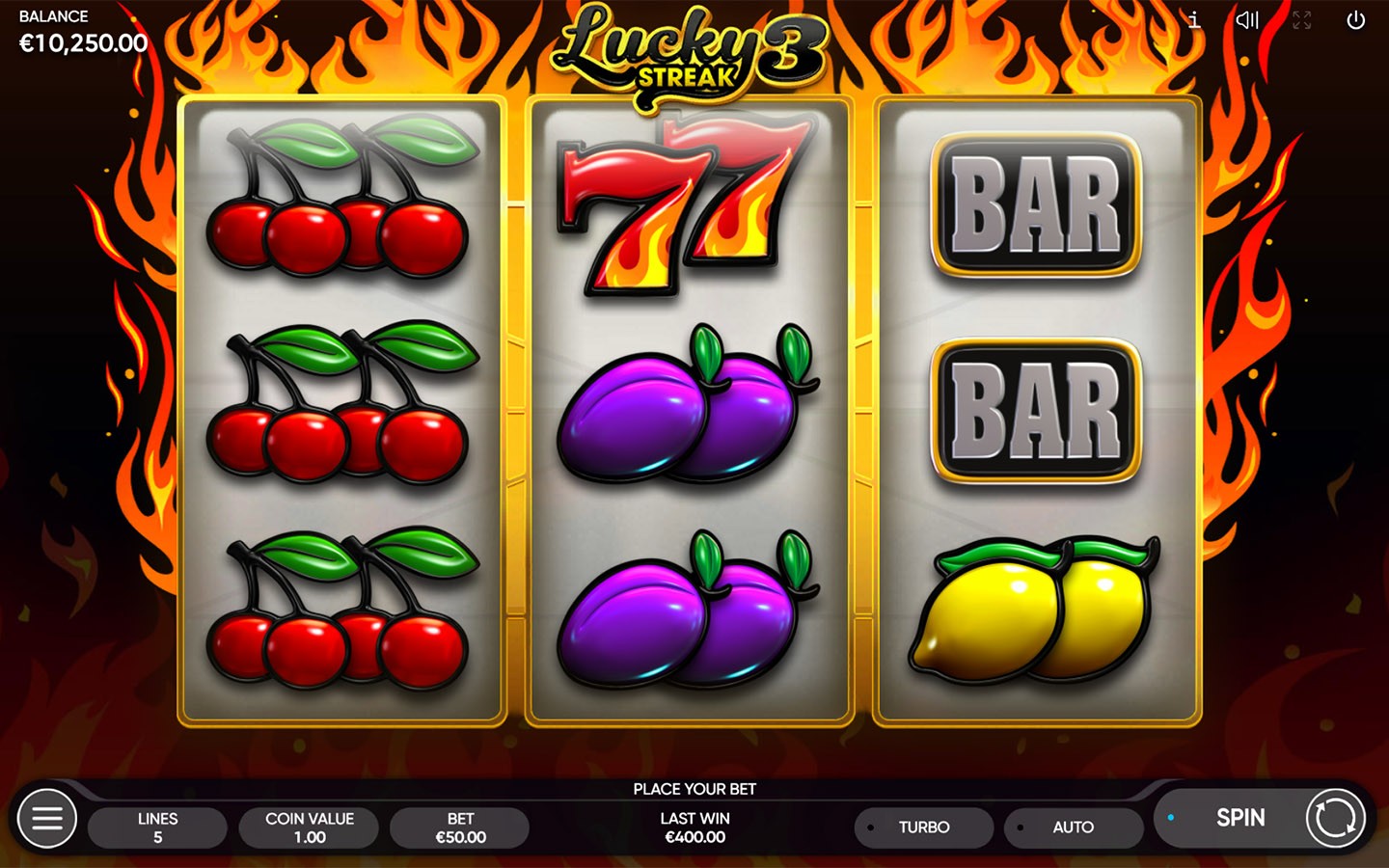Open the BET amount selector

click(x=460, y=827)
